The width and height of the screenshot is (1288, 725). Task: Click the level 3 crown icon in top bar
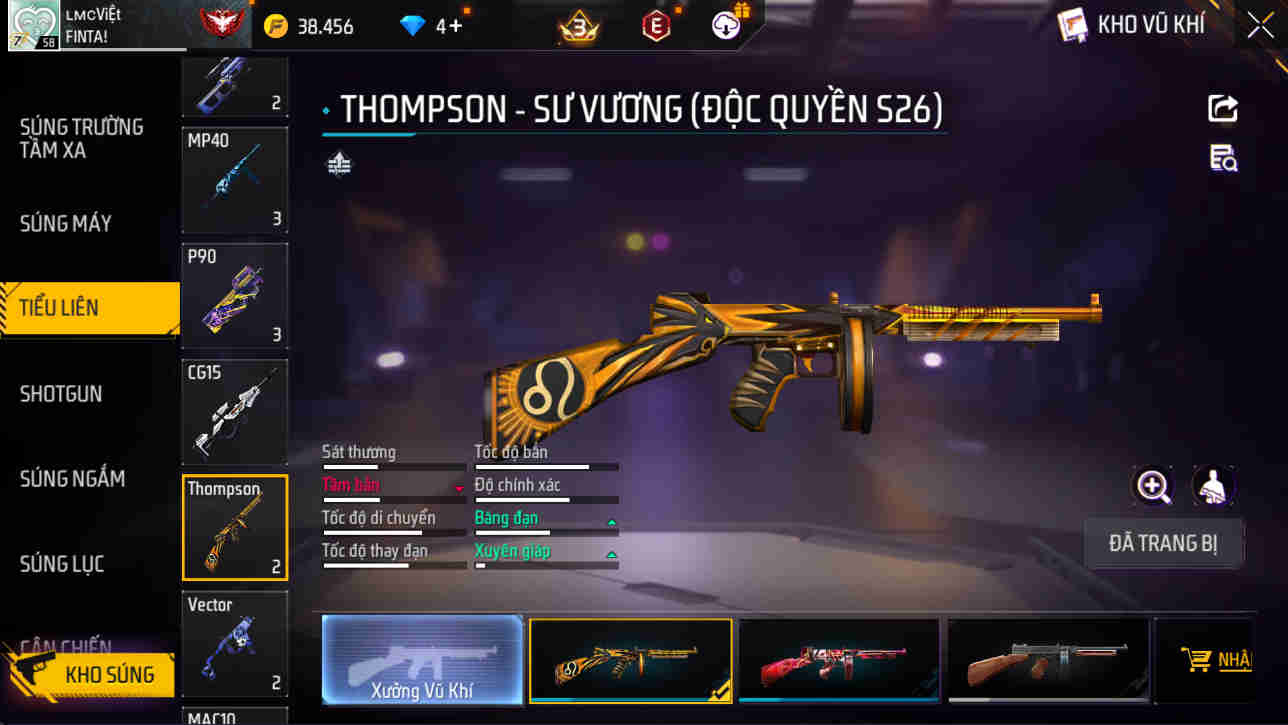coord(578,25)
